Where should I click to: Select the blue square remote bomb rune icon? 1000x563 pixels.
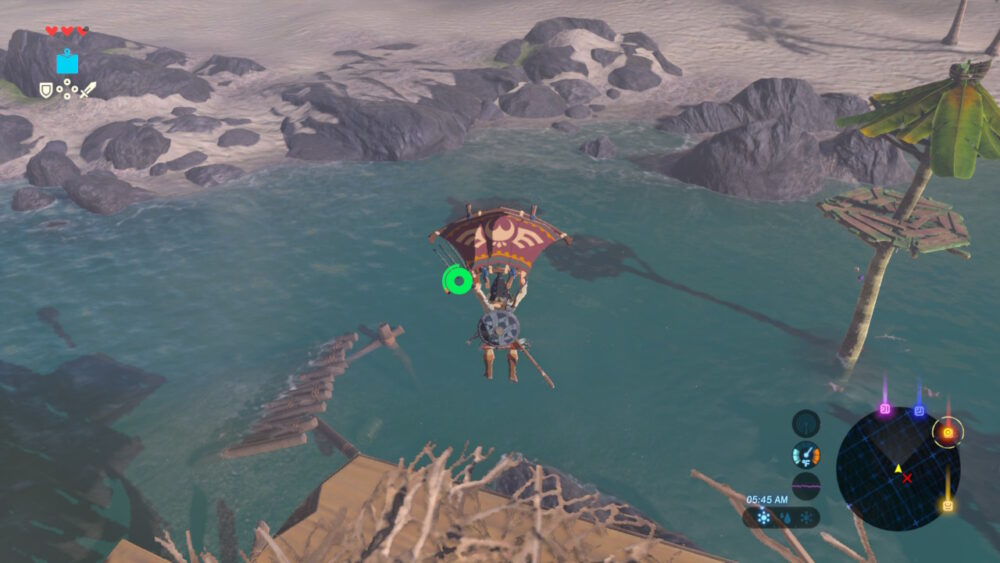[x=67, y=63]
